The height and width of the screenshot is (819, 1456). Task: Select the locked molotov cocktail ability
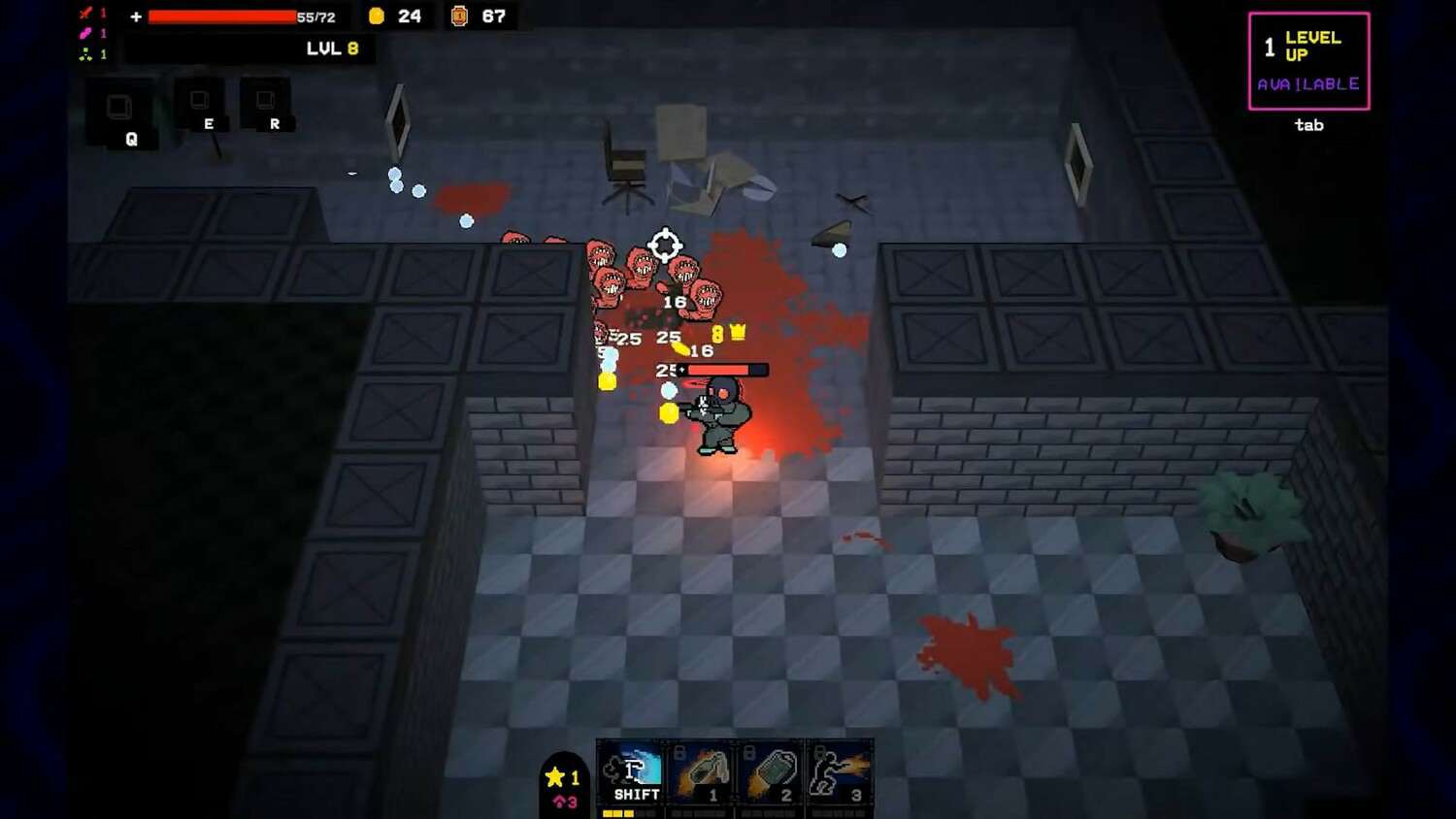point(701,773)
